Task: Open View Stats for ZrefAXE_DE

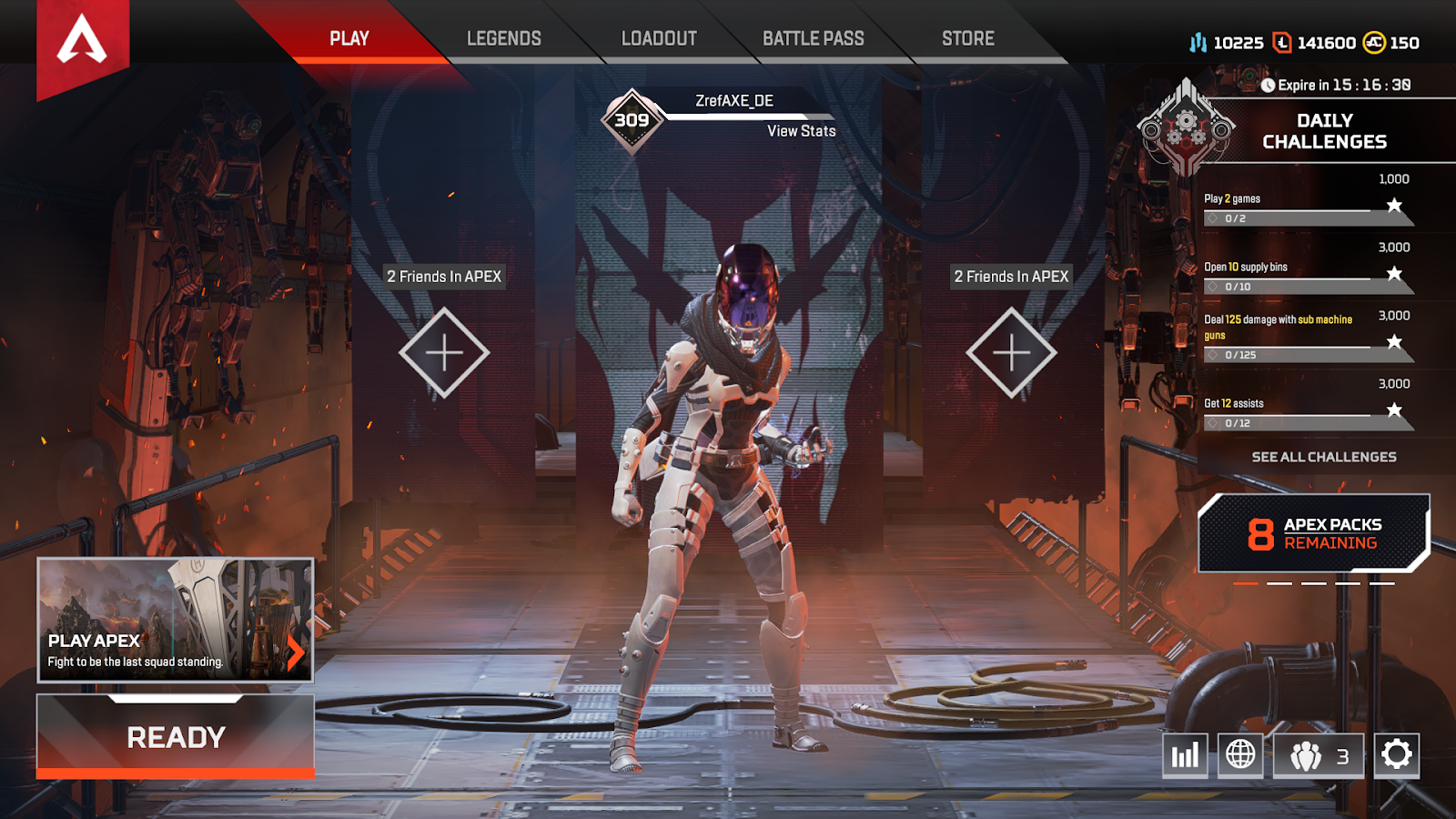Action: coord(801,131)
